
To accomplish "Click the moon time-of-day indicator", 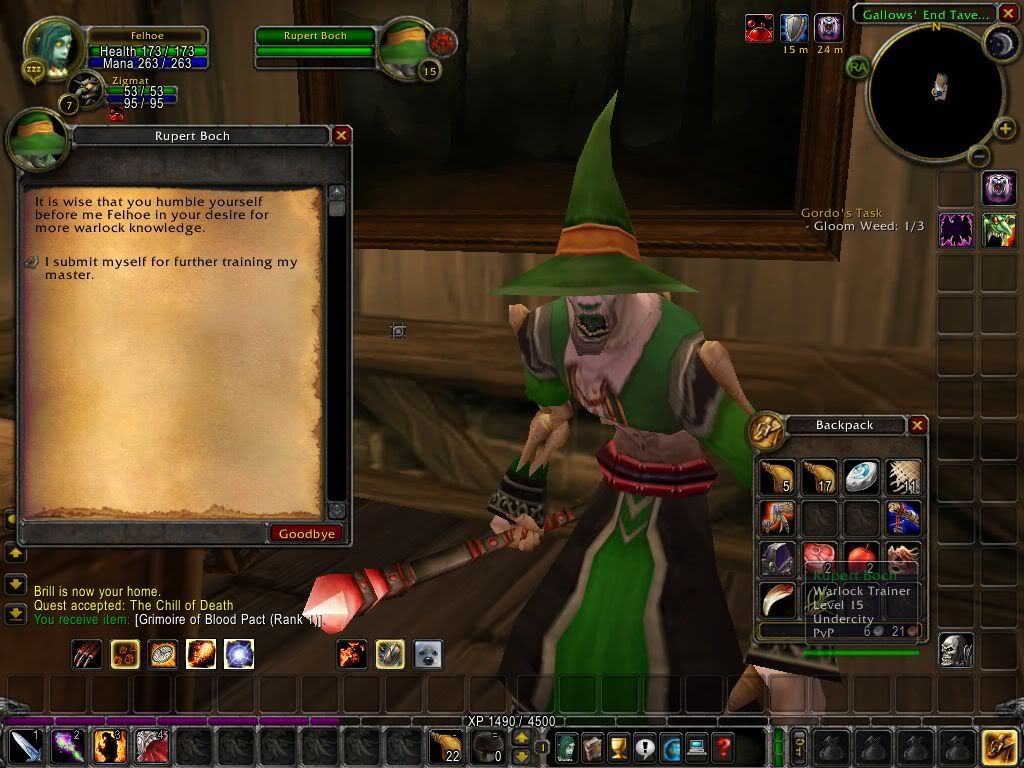I will click(x=1001, y=42).
